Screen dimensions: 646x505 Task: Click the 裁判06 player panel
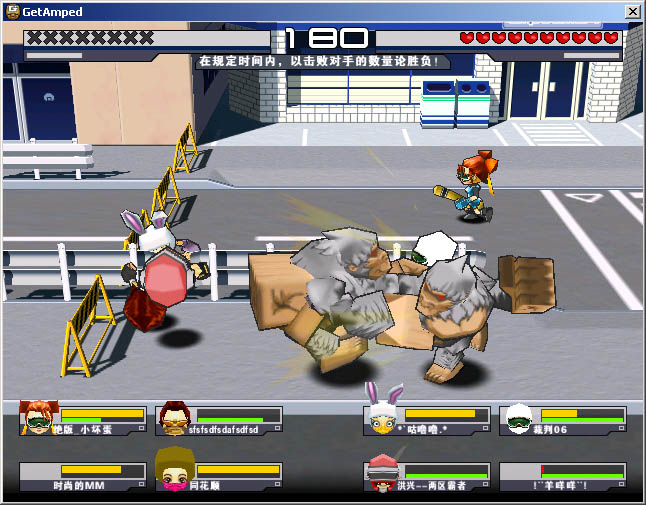coord(563,420)
